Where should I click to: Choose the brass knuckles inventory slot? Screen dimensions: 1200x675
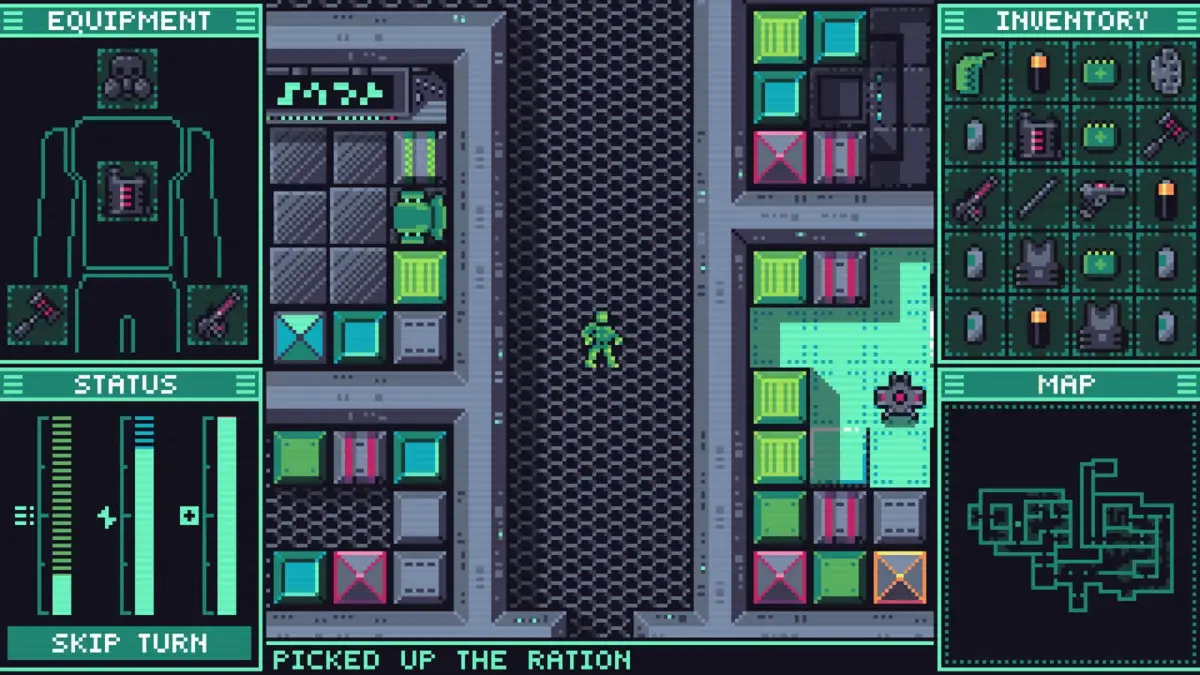pyautogui.click(x=1165, y=73)
